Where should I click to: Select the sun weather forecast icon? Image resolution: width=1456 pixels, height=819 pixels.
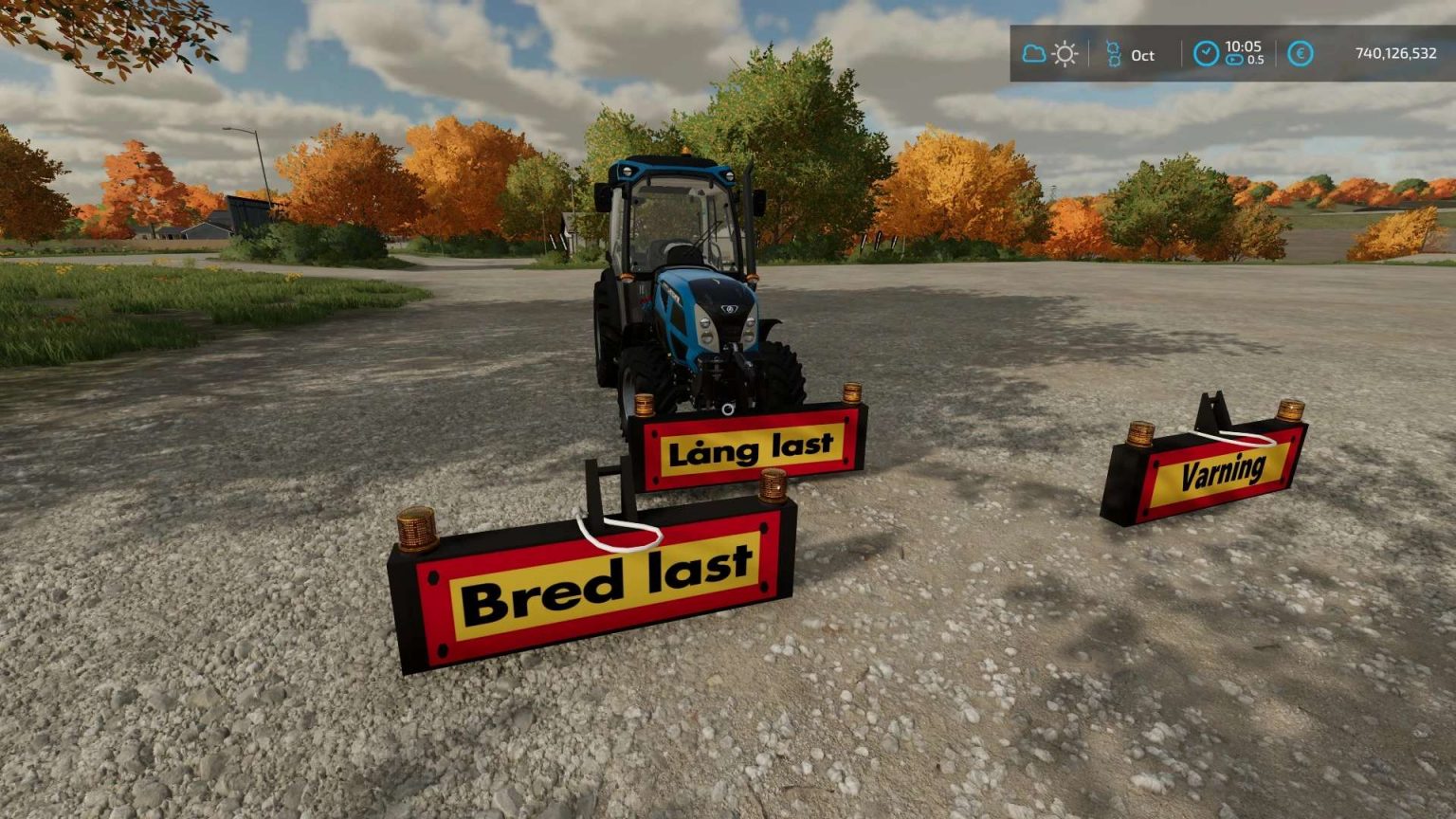coord(1065,56)
